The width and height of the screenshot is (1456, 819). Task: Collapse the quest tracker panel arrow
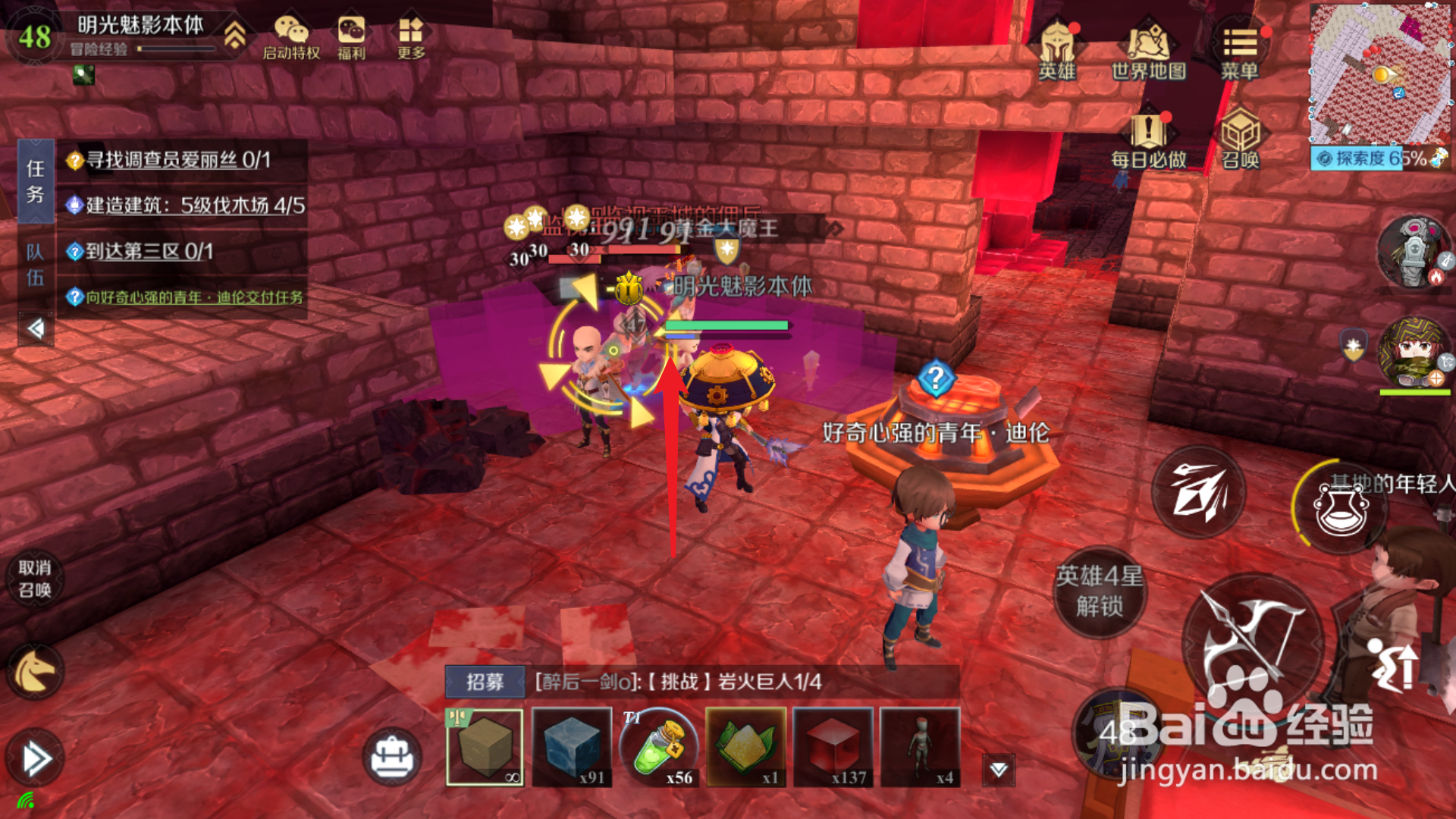click(36, 328)
